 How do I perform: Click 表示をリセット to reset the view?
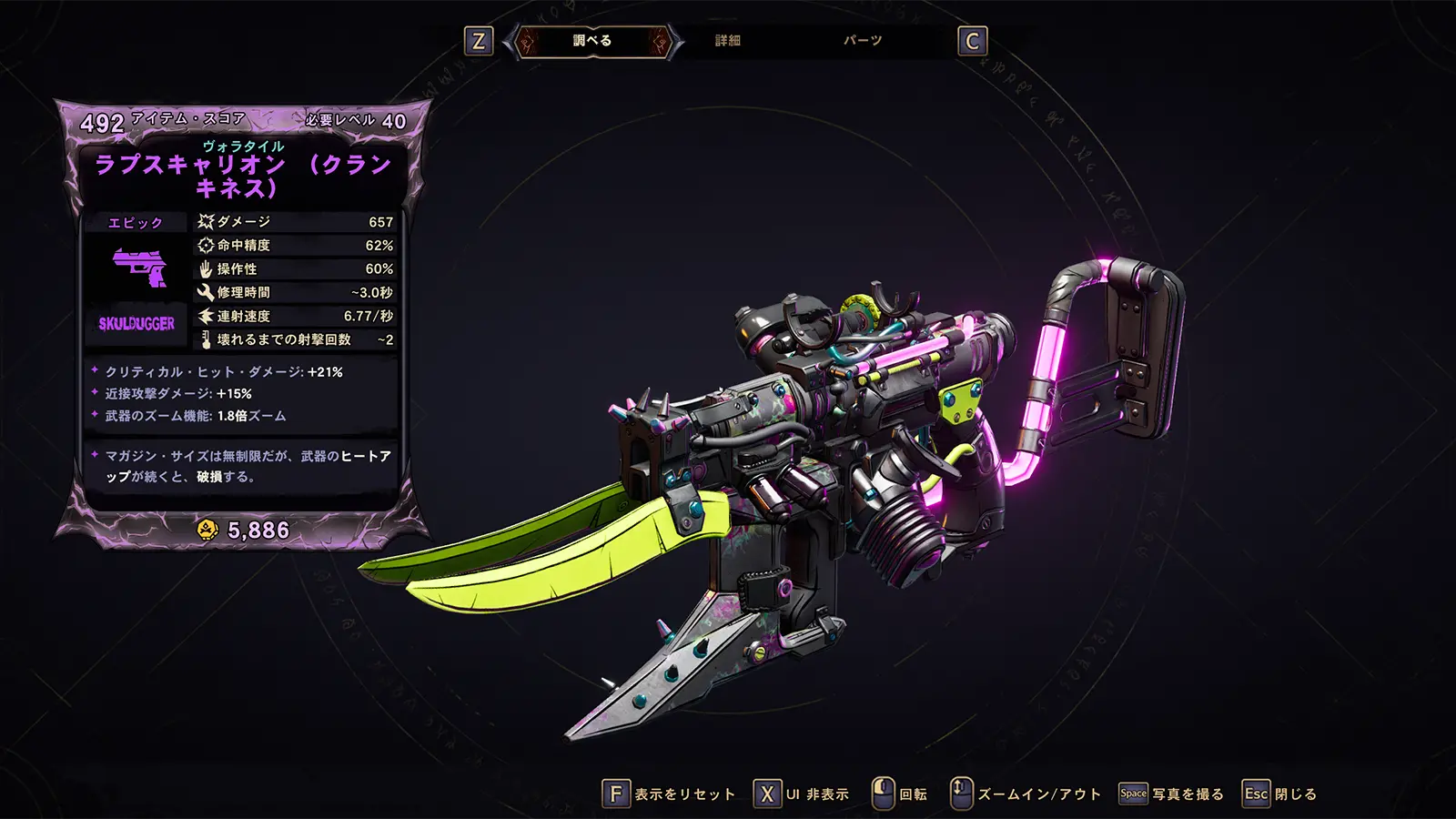[x=670, y=794]
